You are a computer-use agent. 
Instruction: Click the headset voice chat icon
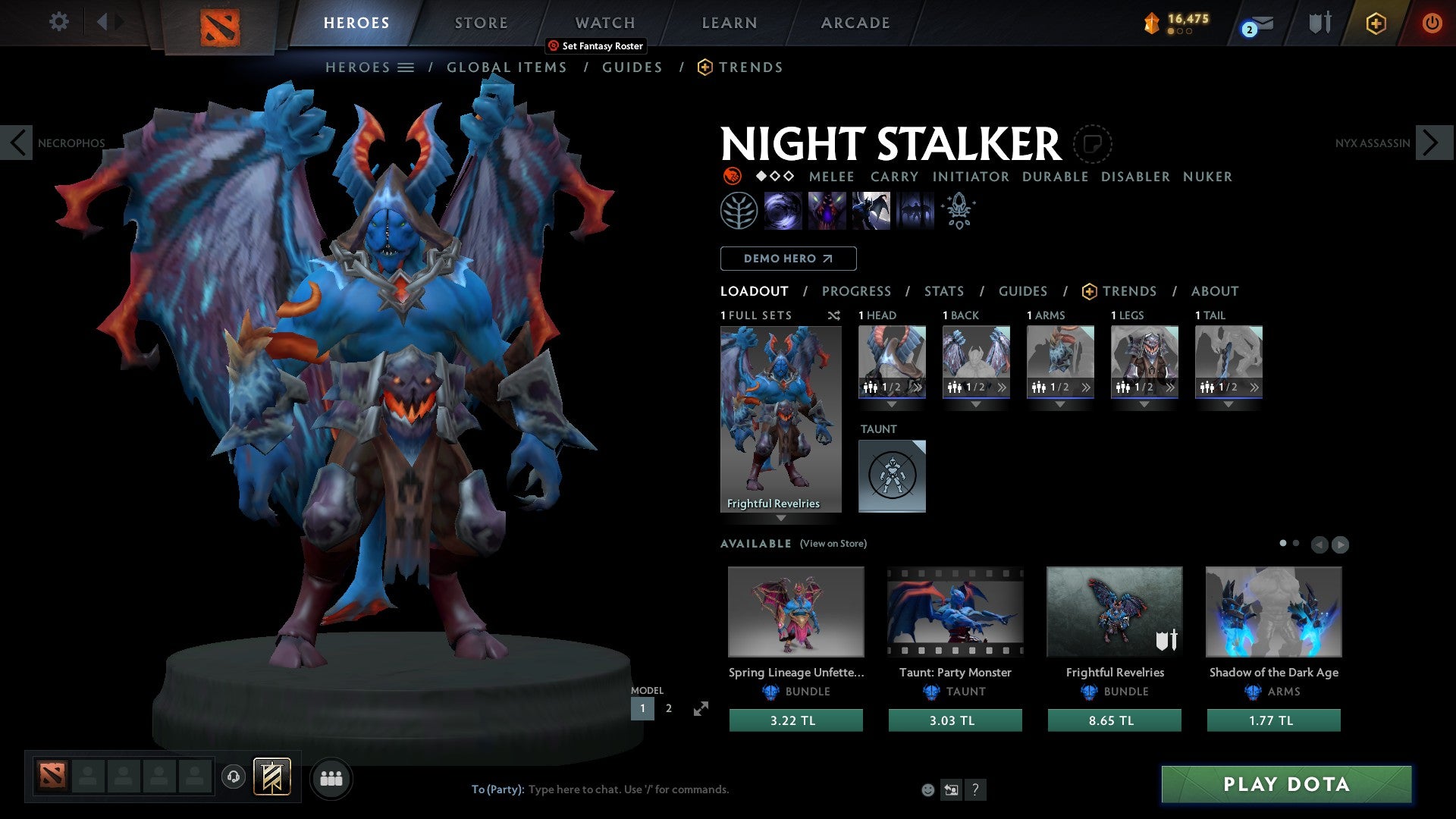(233, 777)
